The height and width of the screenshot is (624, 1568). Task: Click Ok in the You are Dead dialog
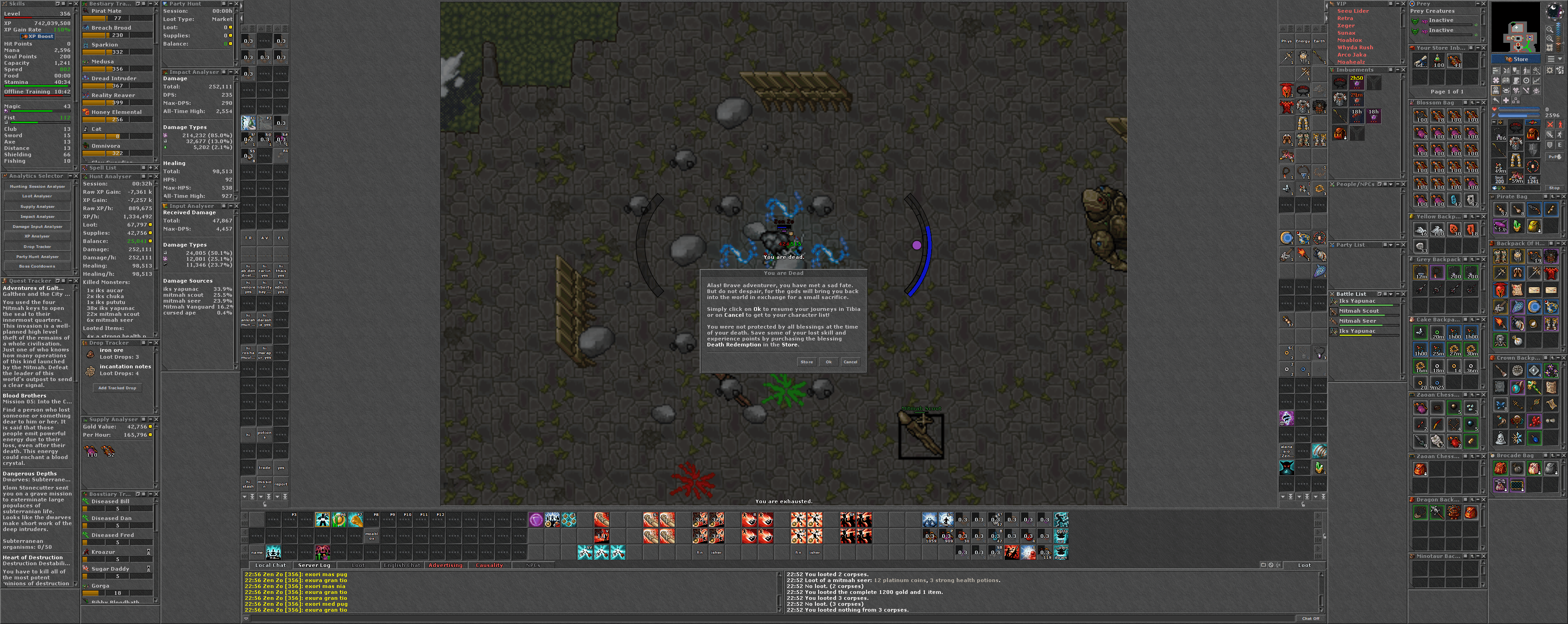(x=828, y=361)
